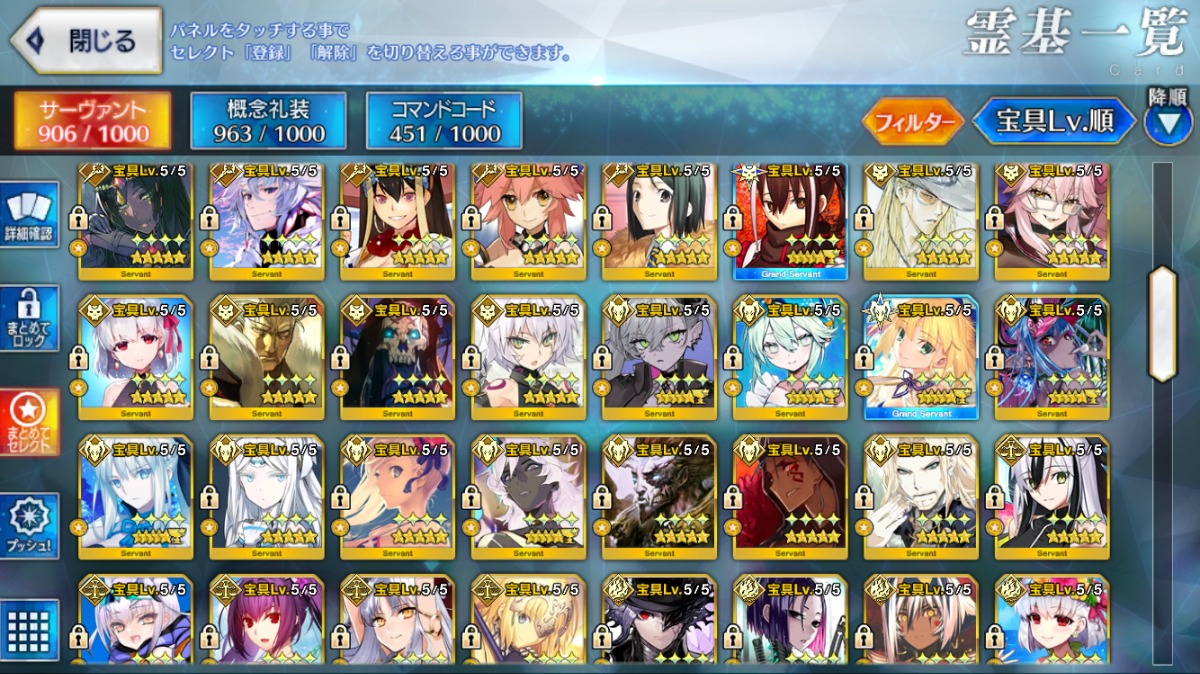Viewport: 1200px width, 674px height.
Task: Click the vertical scrollbar handle
Action: [1162, 323]
